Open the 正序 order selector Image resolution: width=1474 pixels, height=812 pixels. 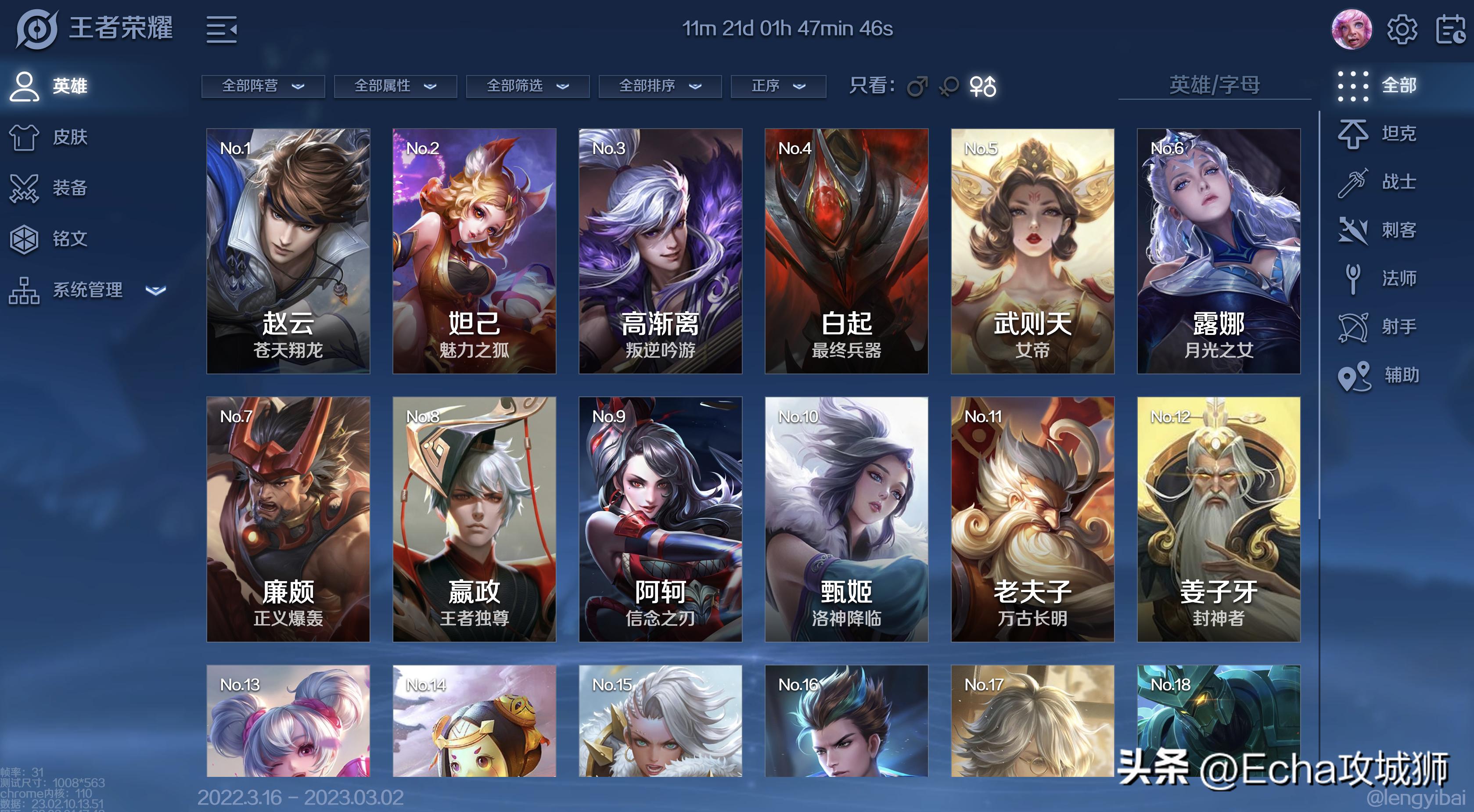[779, 86]
